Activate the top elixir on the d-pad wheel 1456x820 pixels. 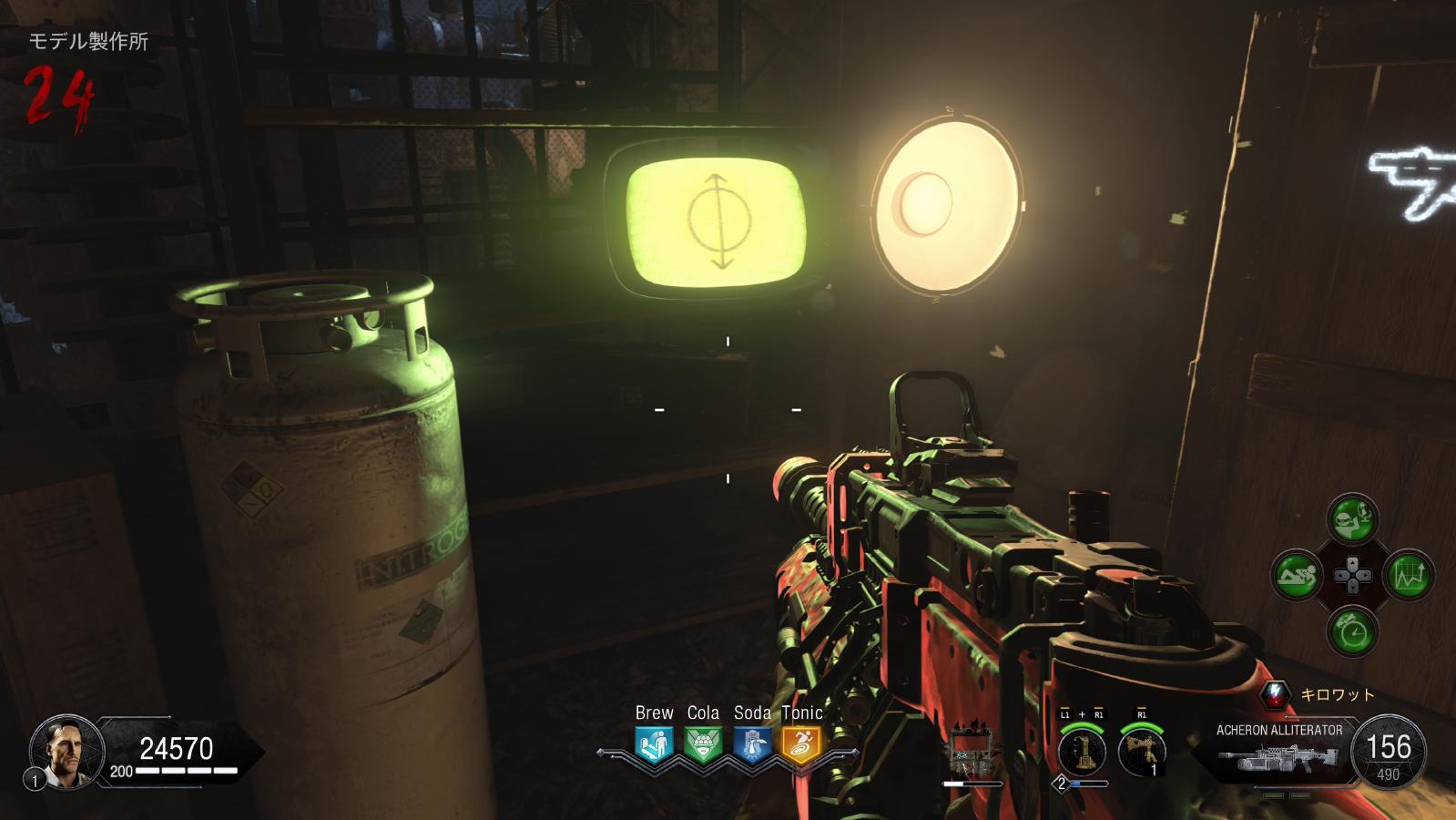(1352, 520)
